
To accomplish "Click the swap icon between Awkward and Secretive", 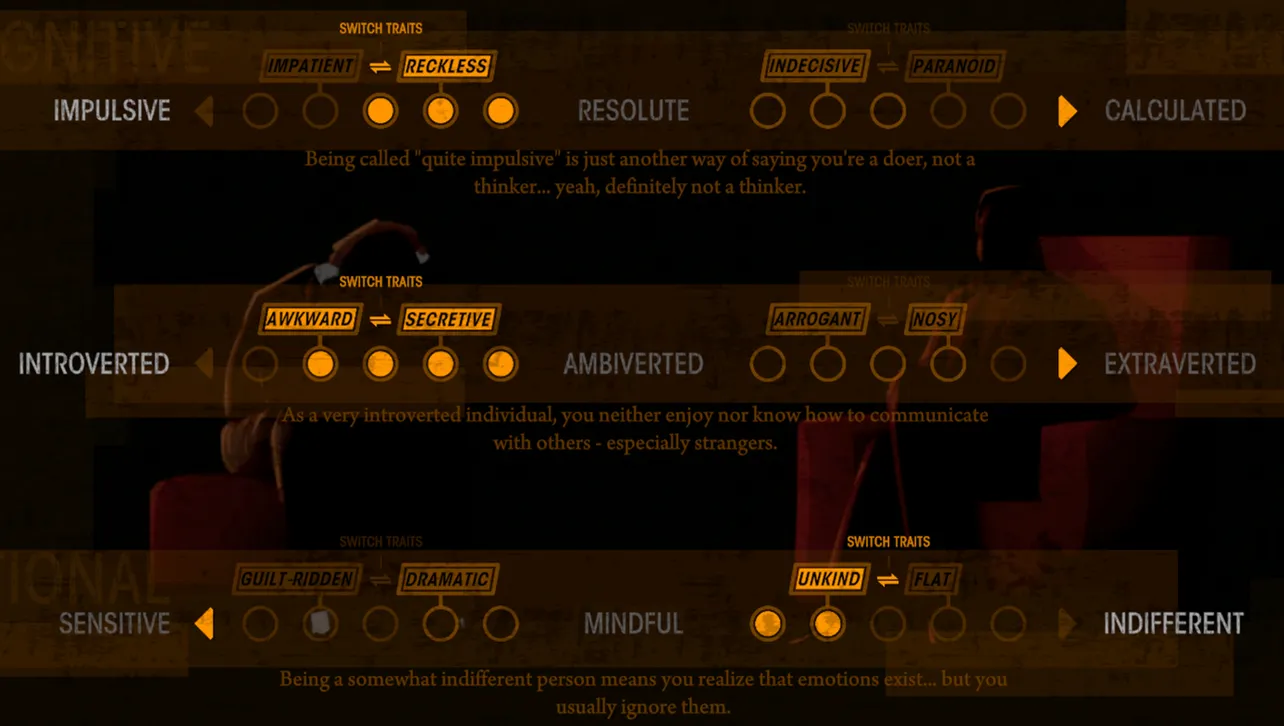I will pos(381,319).
